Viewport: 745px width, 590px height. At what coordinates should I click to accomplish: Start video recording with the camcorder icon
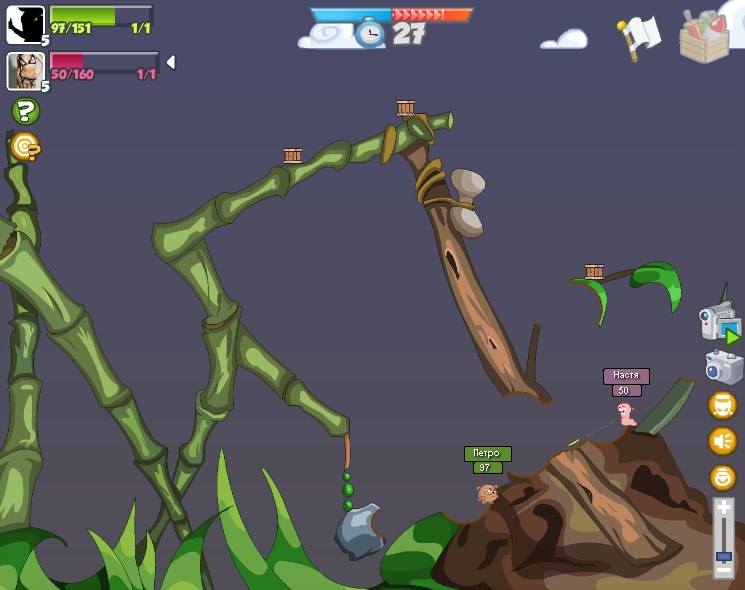(719, 324)
